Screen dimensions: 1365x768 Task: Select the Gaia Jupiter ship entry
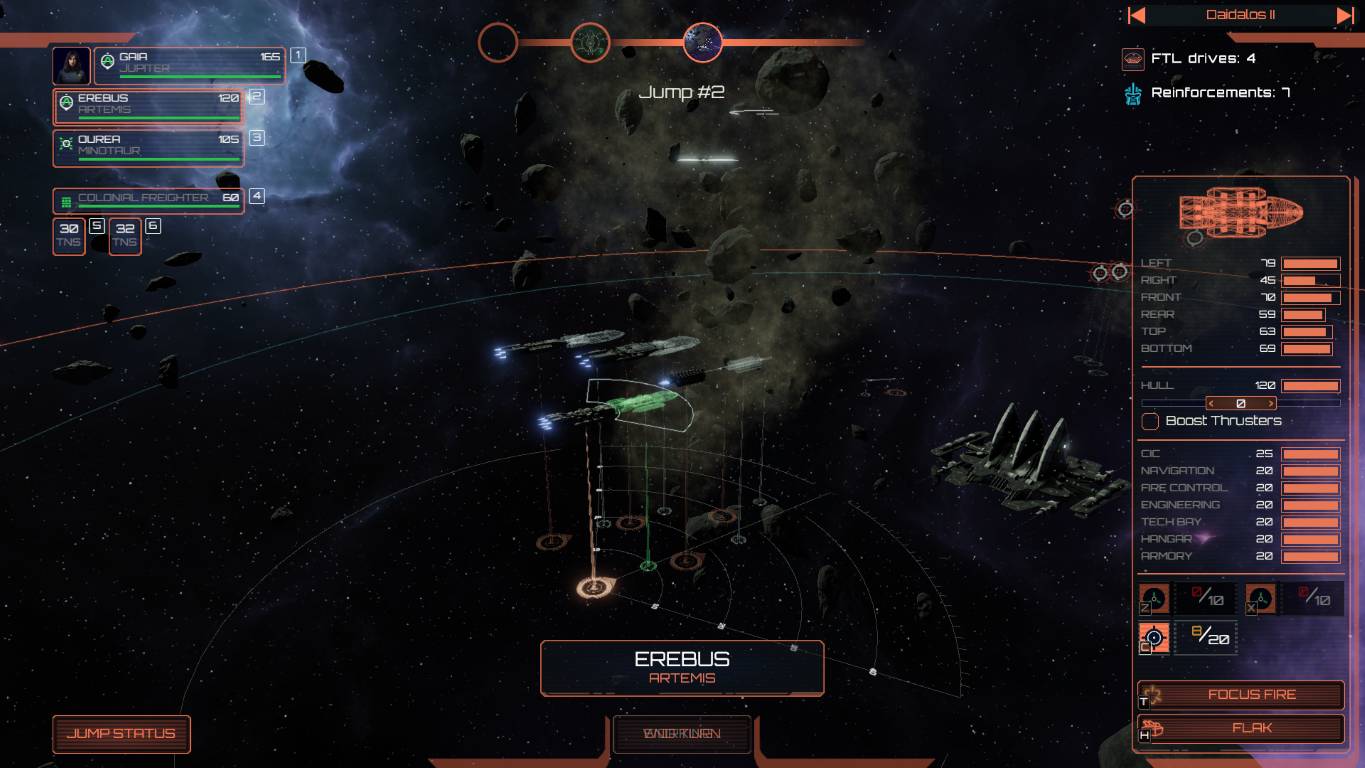tap(190, 65)
